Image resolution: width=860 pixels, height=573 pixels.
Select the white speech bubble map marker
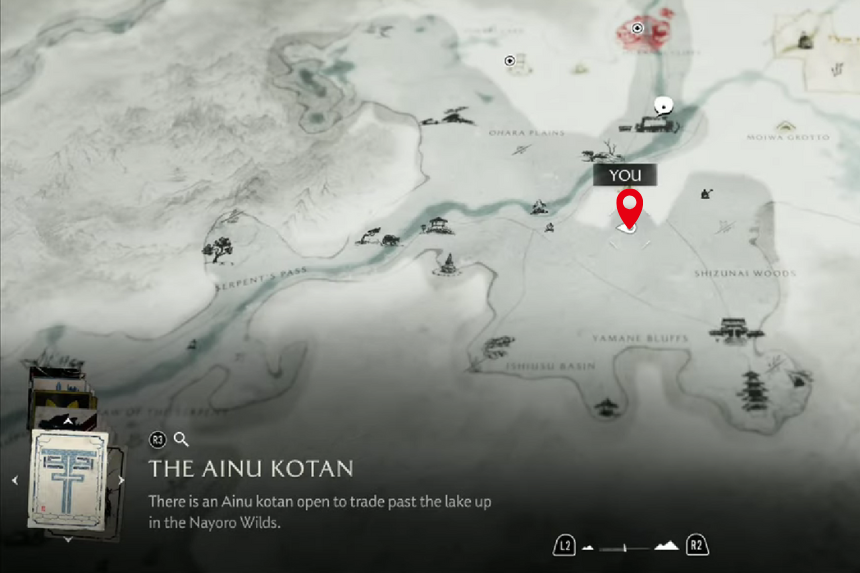tap(661, 106)
